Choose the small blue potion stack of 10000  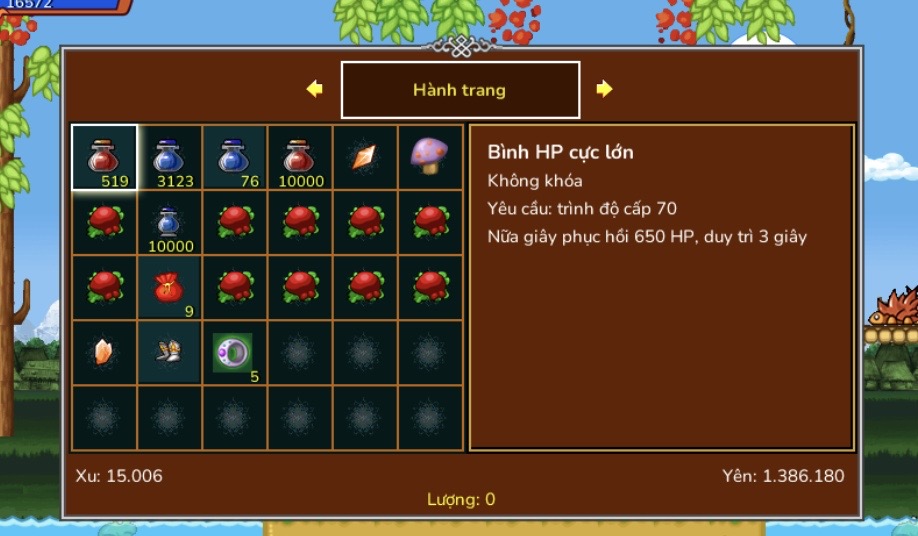(x=169, y=222)
